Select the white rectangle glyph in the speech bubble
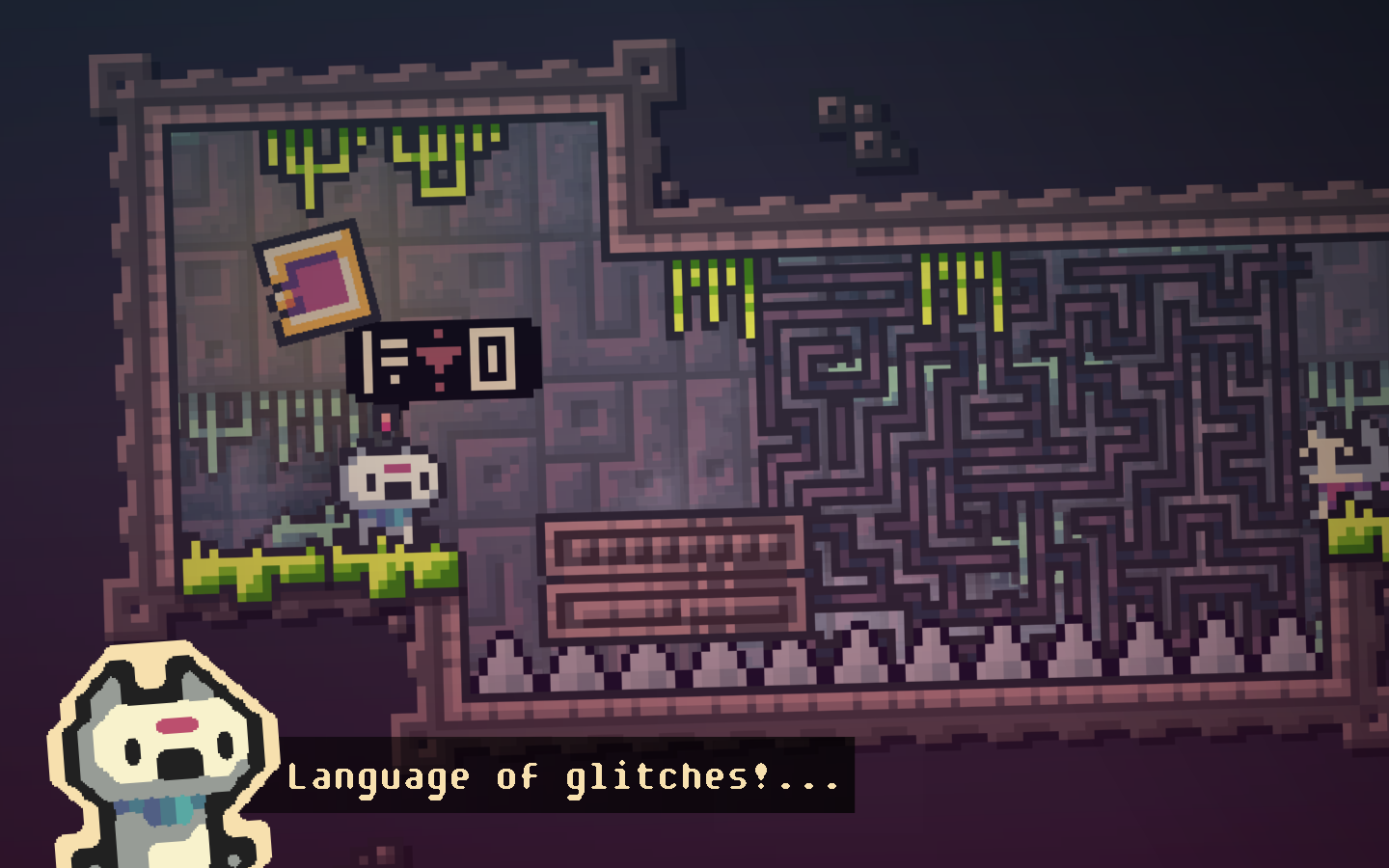This screenshot has width=1389, height=868. (x=493, y=358)
